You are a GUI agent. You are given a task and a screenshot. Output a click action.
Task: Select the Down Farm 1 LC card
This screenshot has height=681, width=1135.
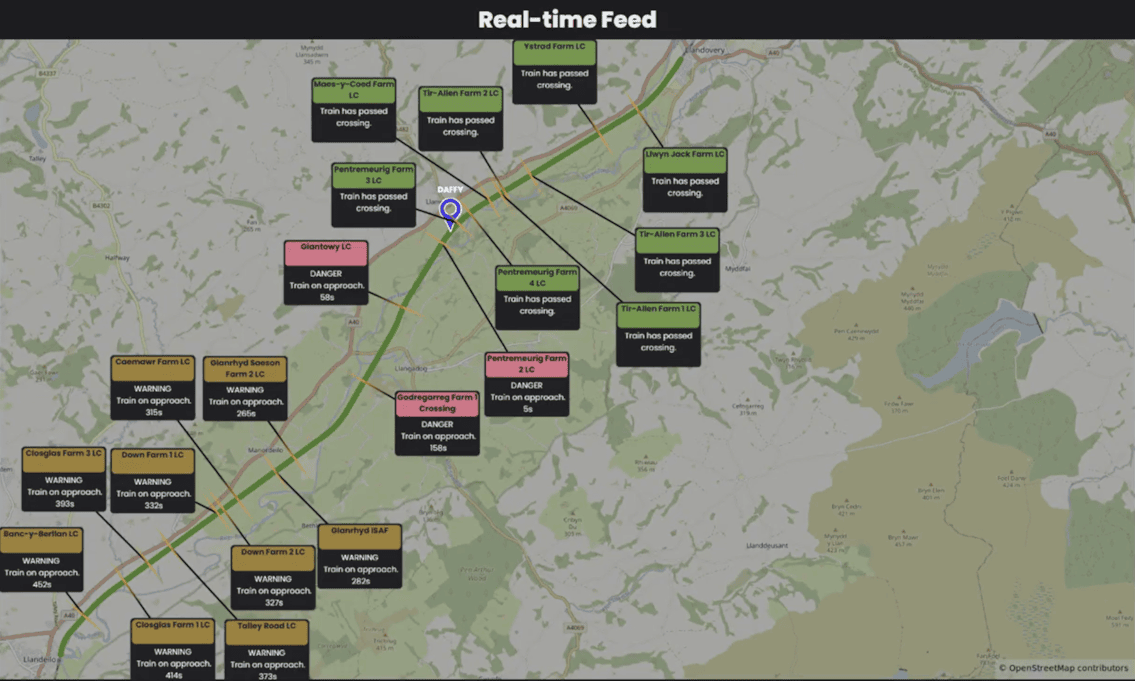click(153, 480)
